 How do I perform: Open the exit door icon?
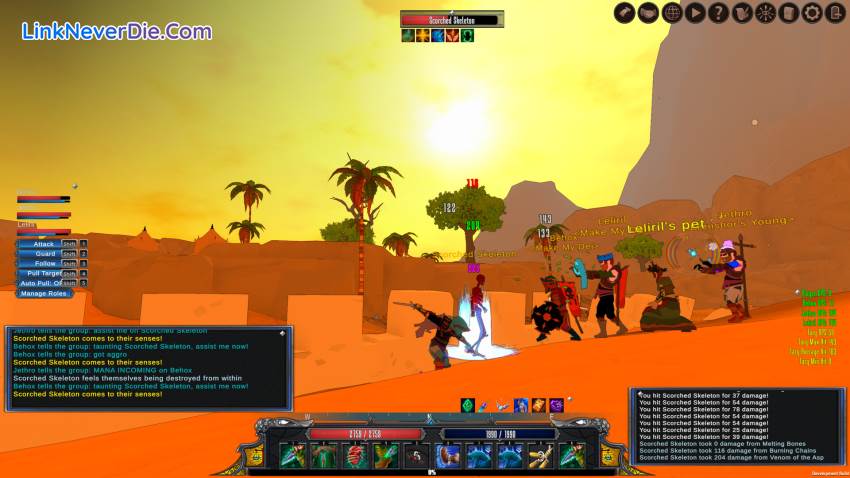(x=835, y=13)
